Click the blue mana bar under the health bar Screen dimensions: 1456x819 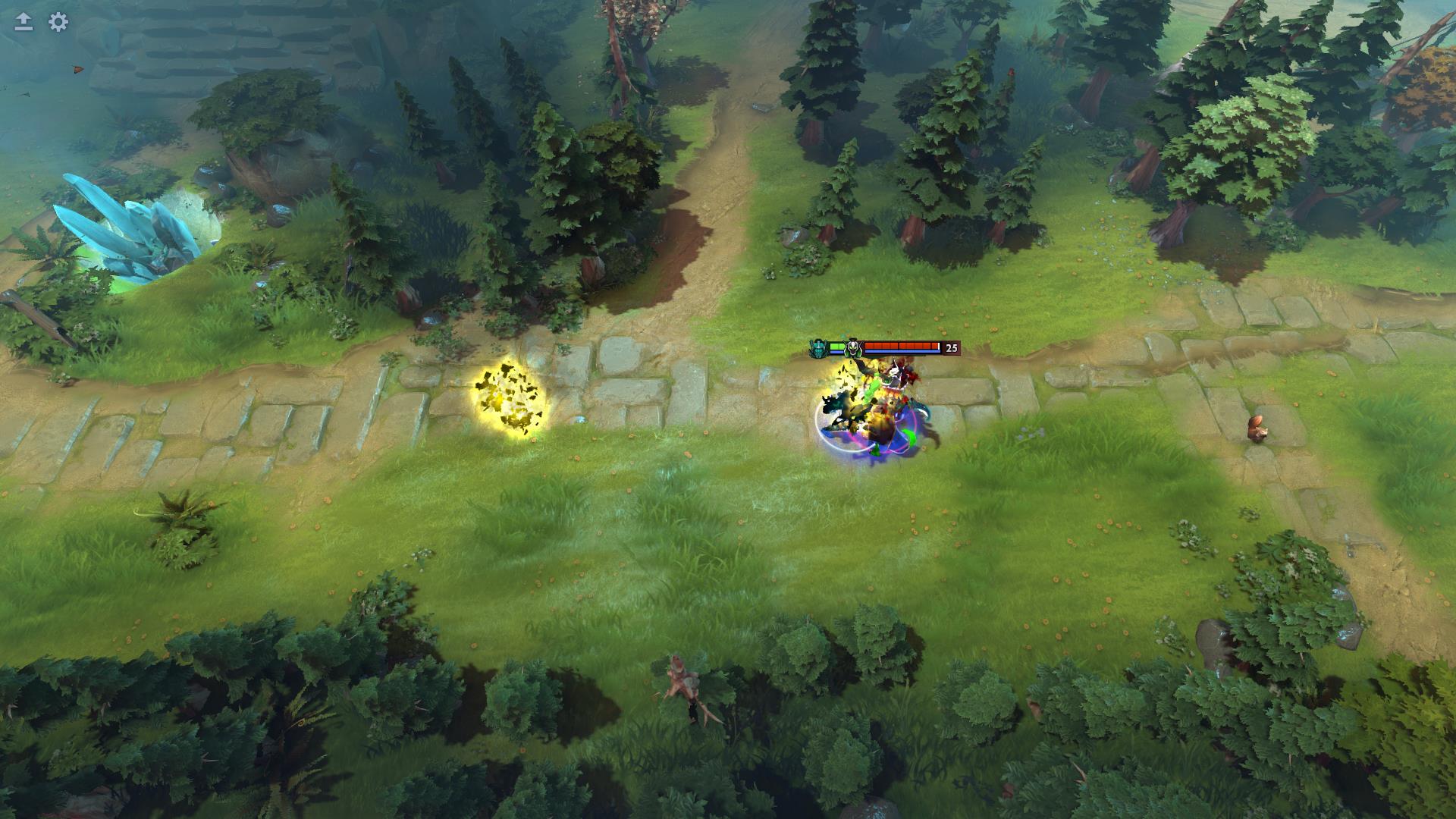click(902, 351)
